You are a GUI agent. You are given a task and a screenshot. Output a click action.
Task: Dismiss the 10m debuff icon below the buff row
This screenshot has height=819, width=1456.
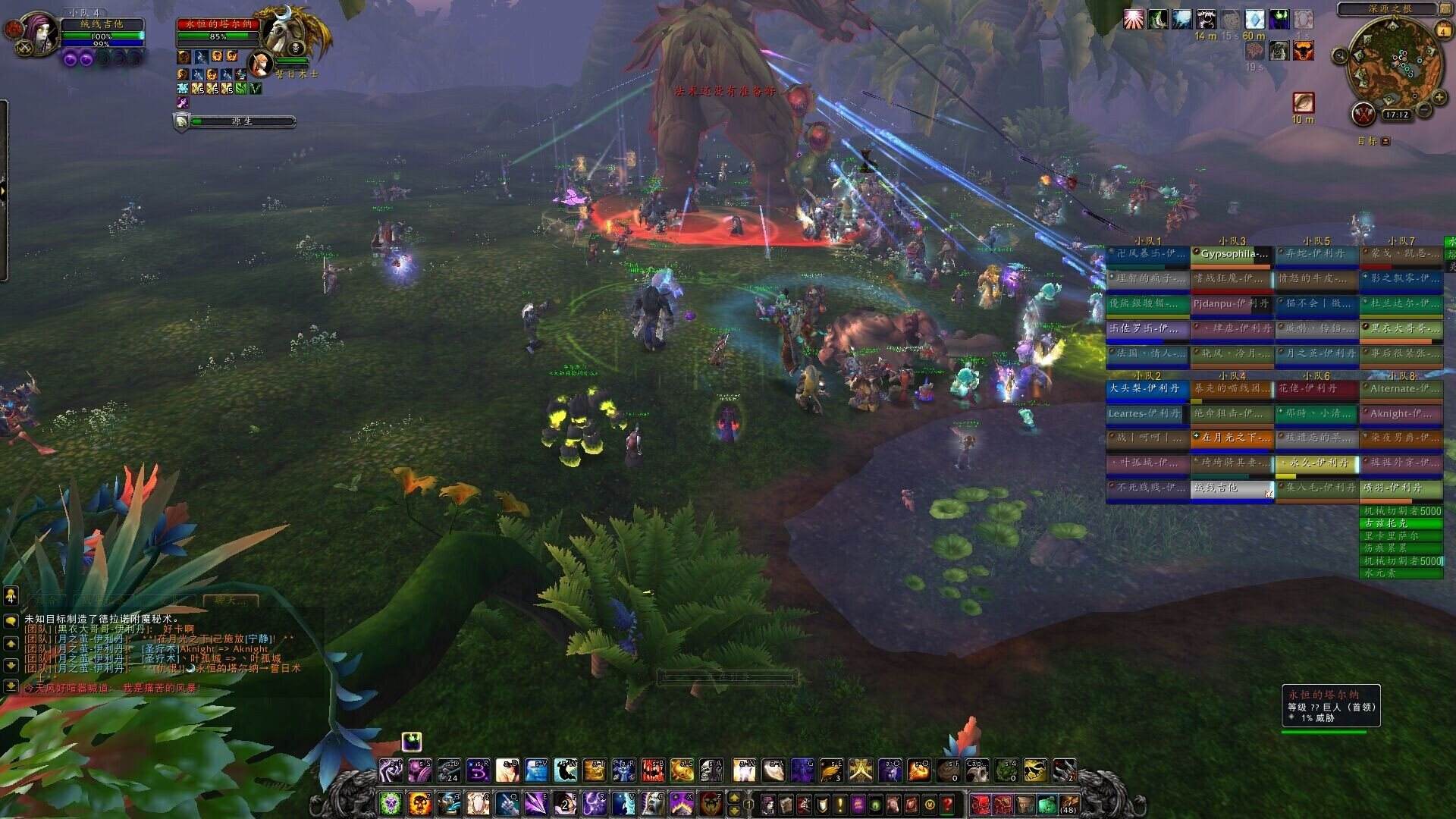(x=1303, y=102)
